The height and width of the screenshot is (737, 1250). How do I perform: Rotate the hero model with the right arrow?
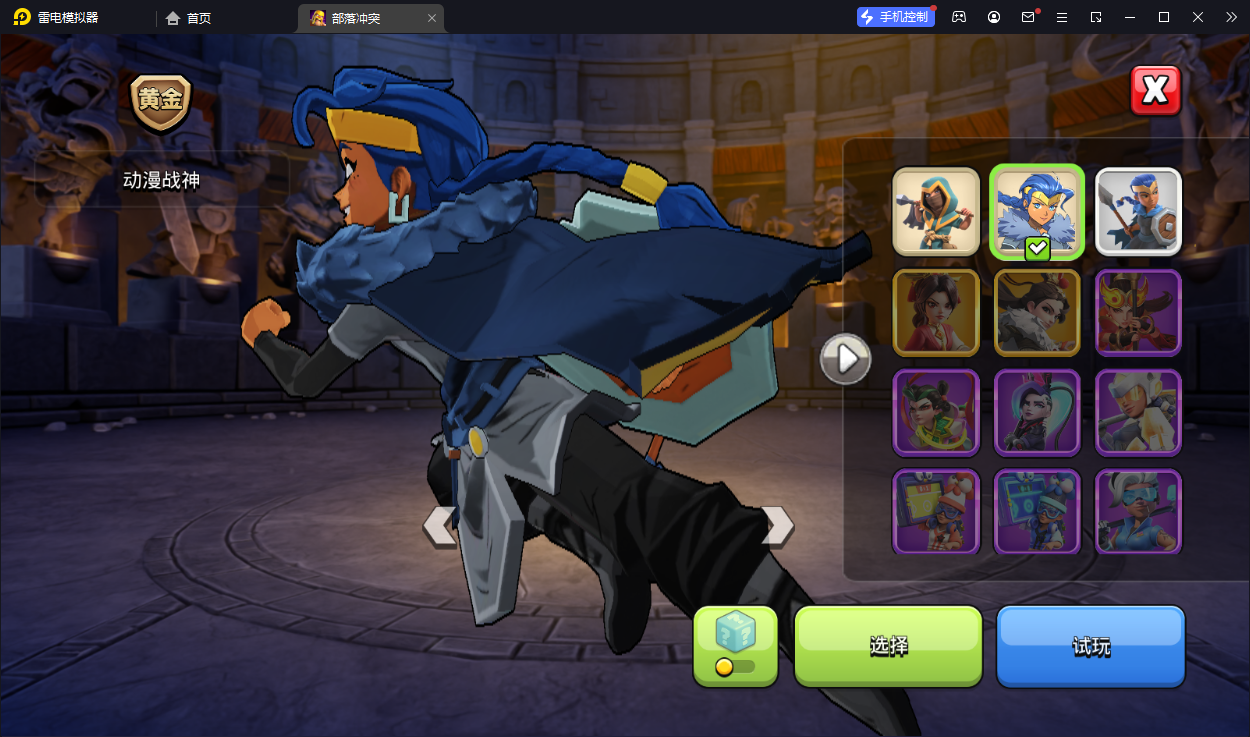777,526
